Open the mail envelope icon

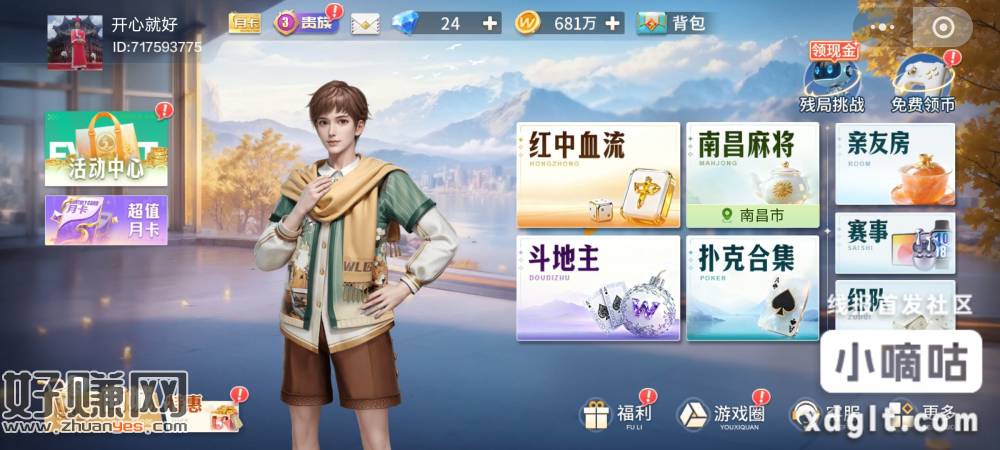click(x=366, y=23)
